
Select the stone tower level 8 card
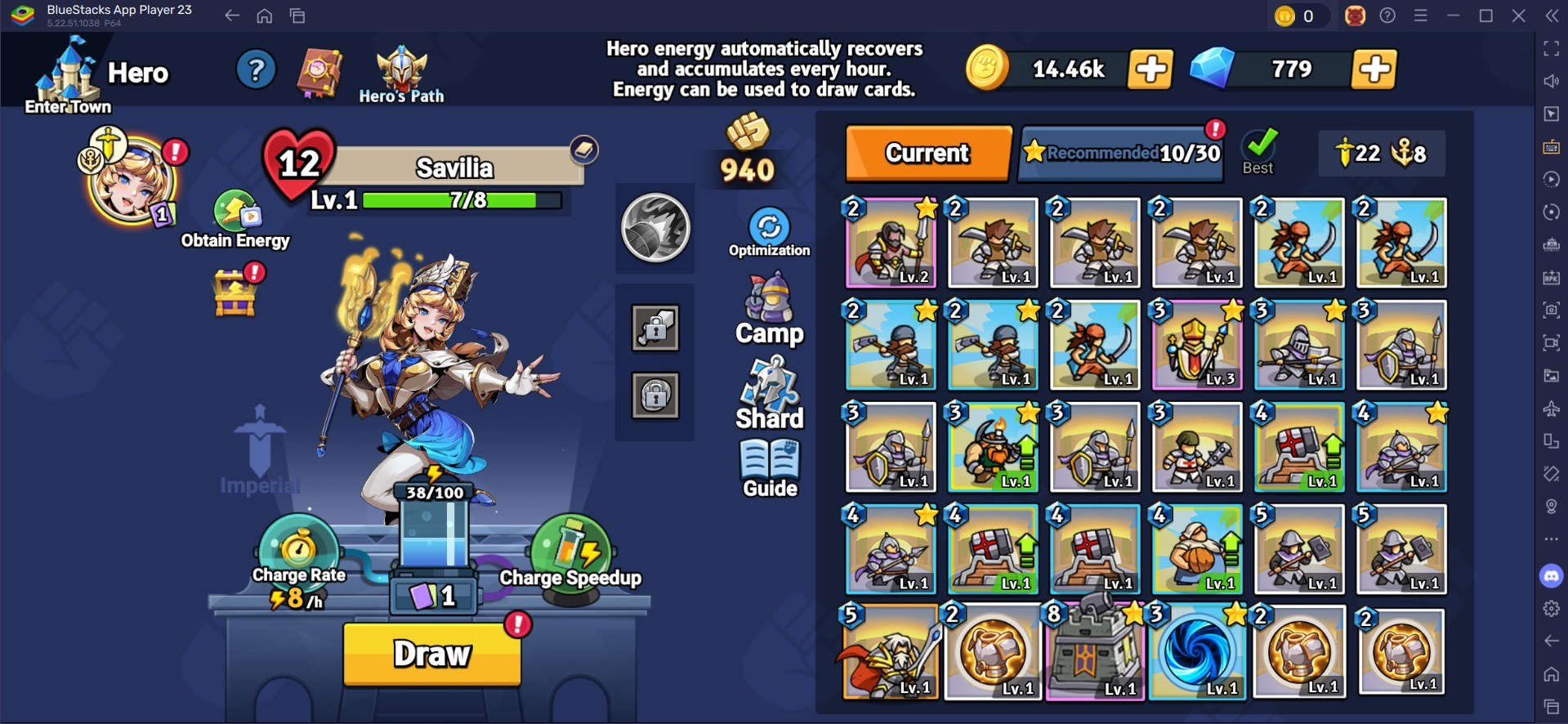pyautogui.click(x=1093, y=651)
